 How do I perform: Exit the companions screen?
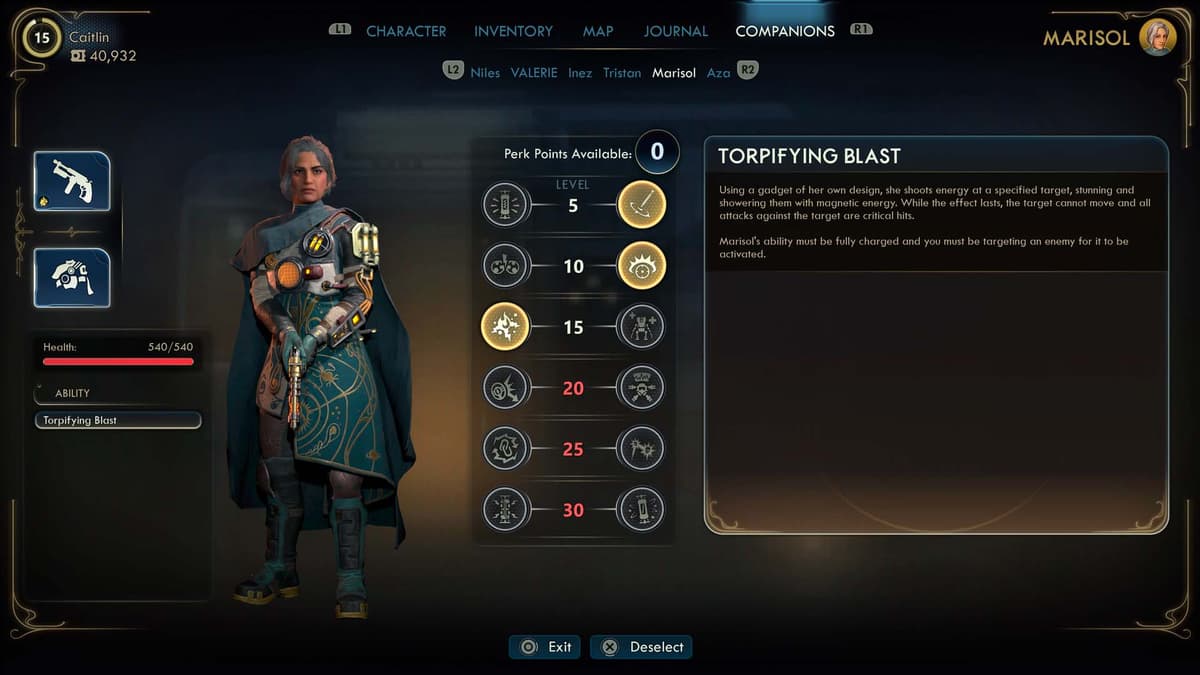[546, 647]
